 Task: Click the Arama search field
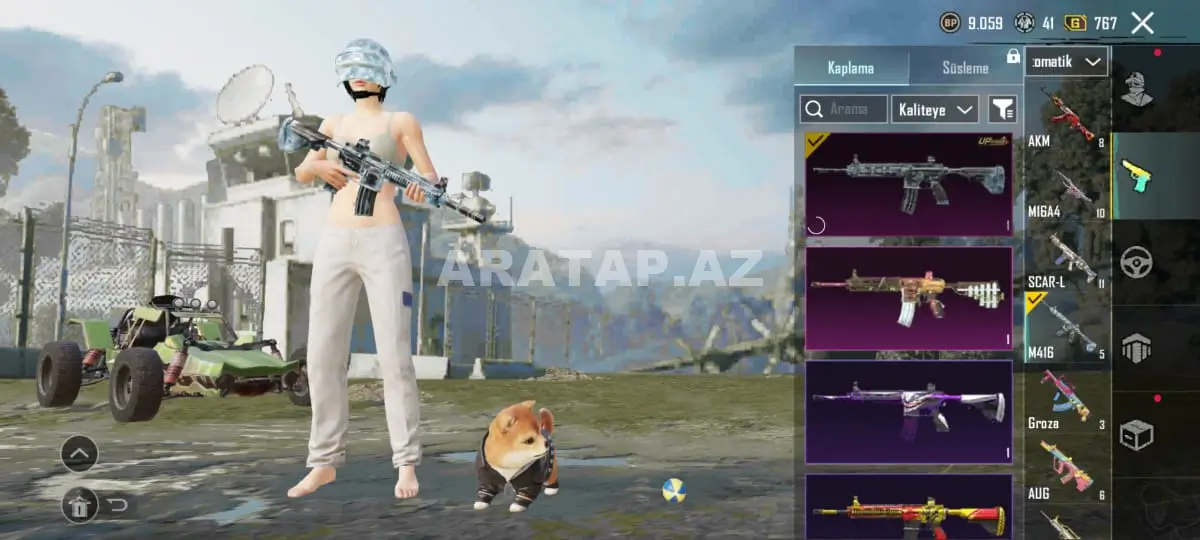844,109
